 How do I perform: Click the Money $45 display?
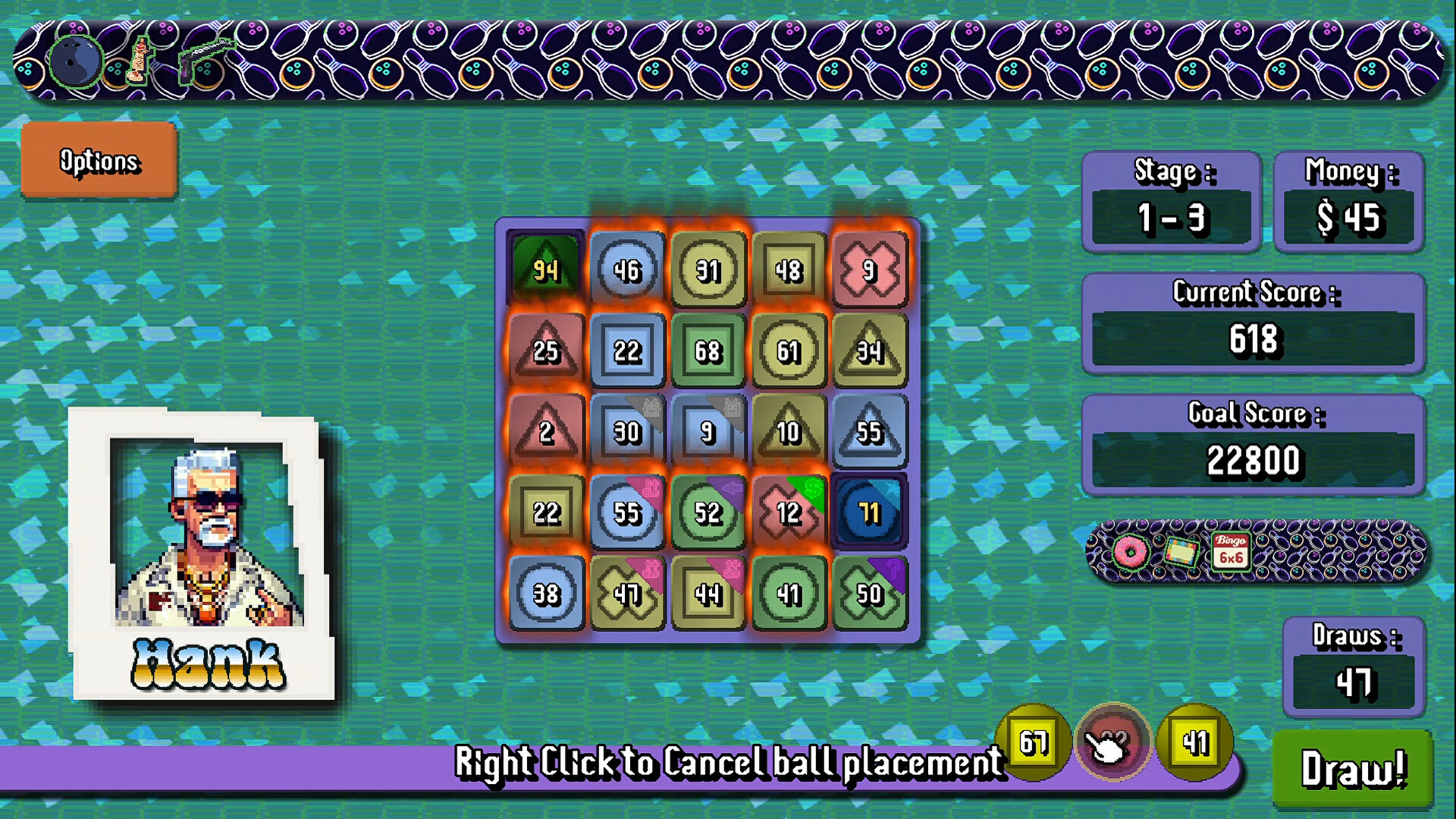pos(1349,201)
